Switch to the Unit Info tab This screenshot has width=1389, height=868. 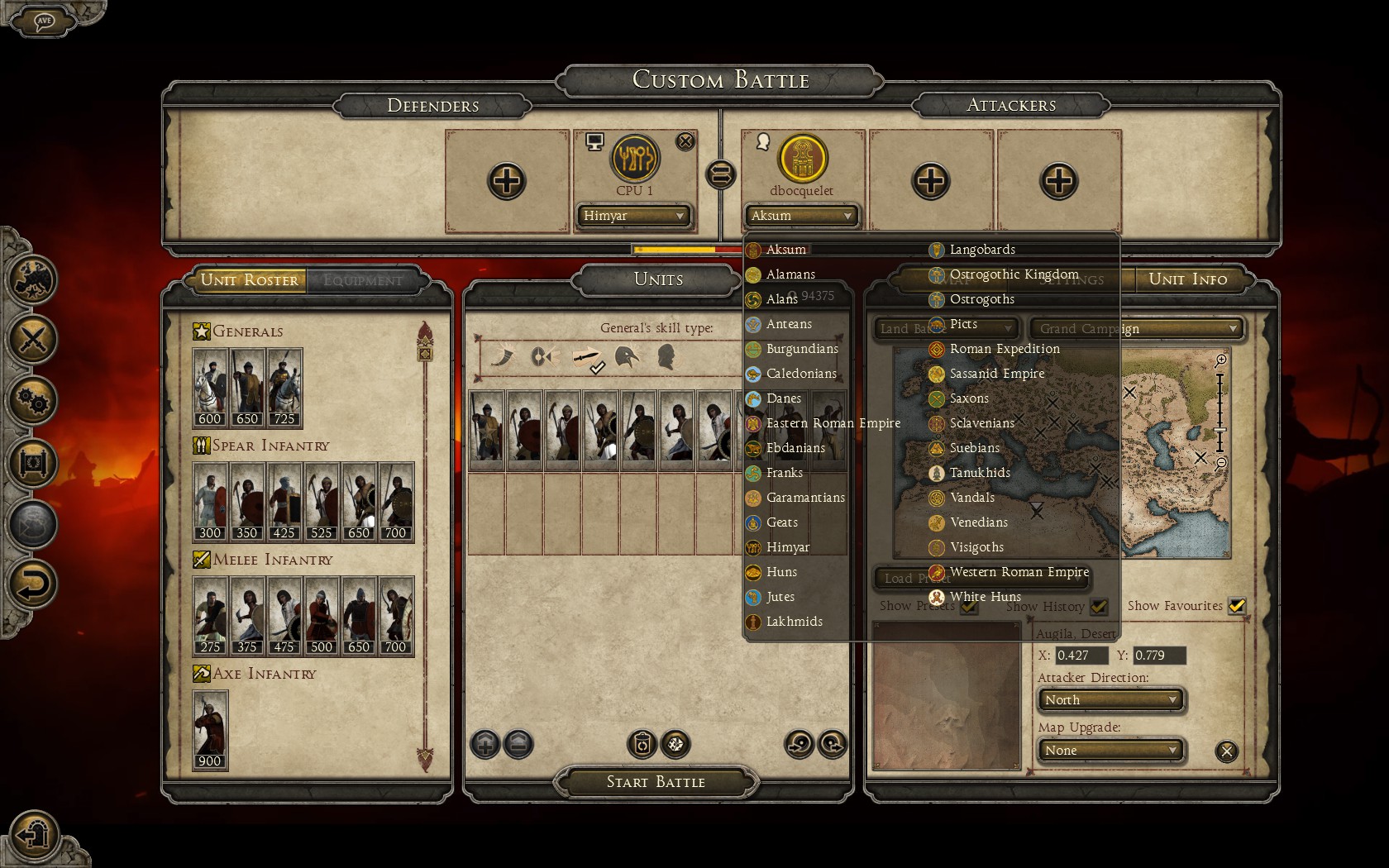coord(1187,279)
